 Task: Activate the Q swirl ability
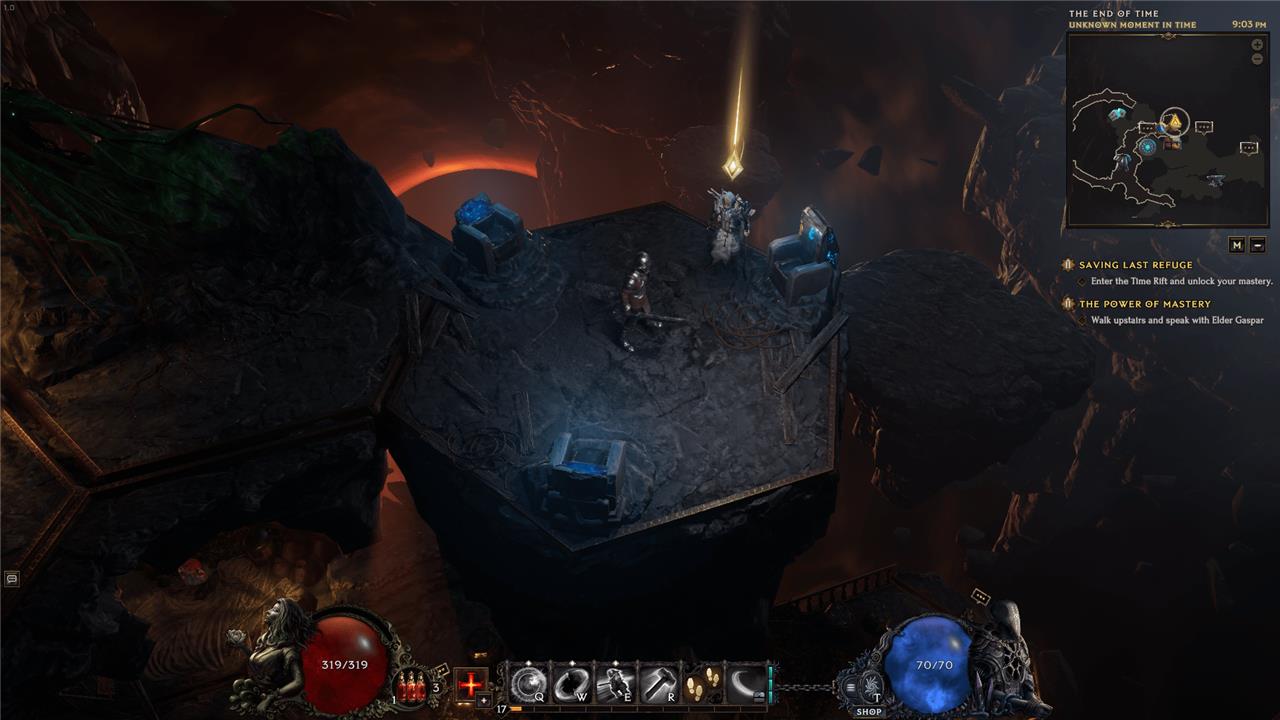pyautogui.click(x=527, y=684)
